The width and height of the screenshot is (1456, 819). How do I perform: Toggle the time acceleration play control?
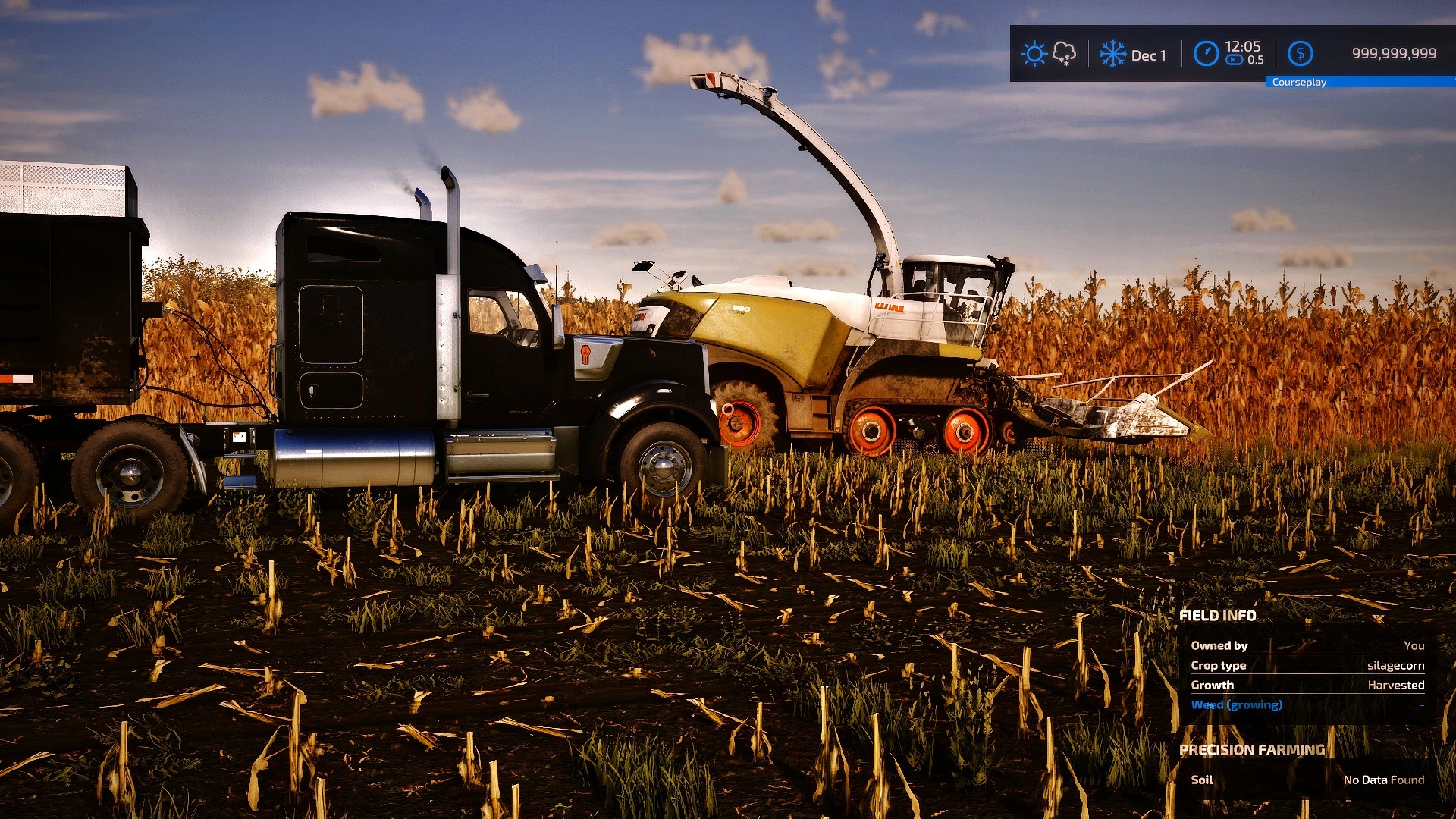pyautogui.click(x=1235, y=60)
